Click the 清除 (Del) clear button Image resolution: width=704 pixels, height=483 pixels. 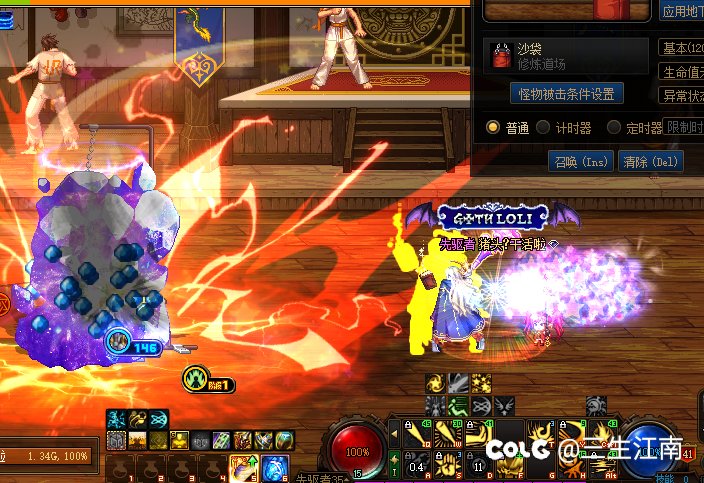(x=649, y=161)
